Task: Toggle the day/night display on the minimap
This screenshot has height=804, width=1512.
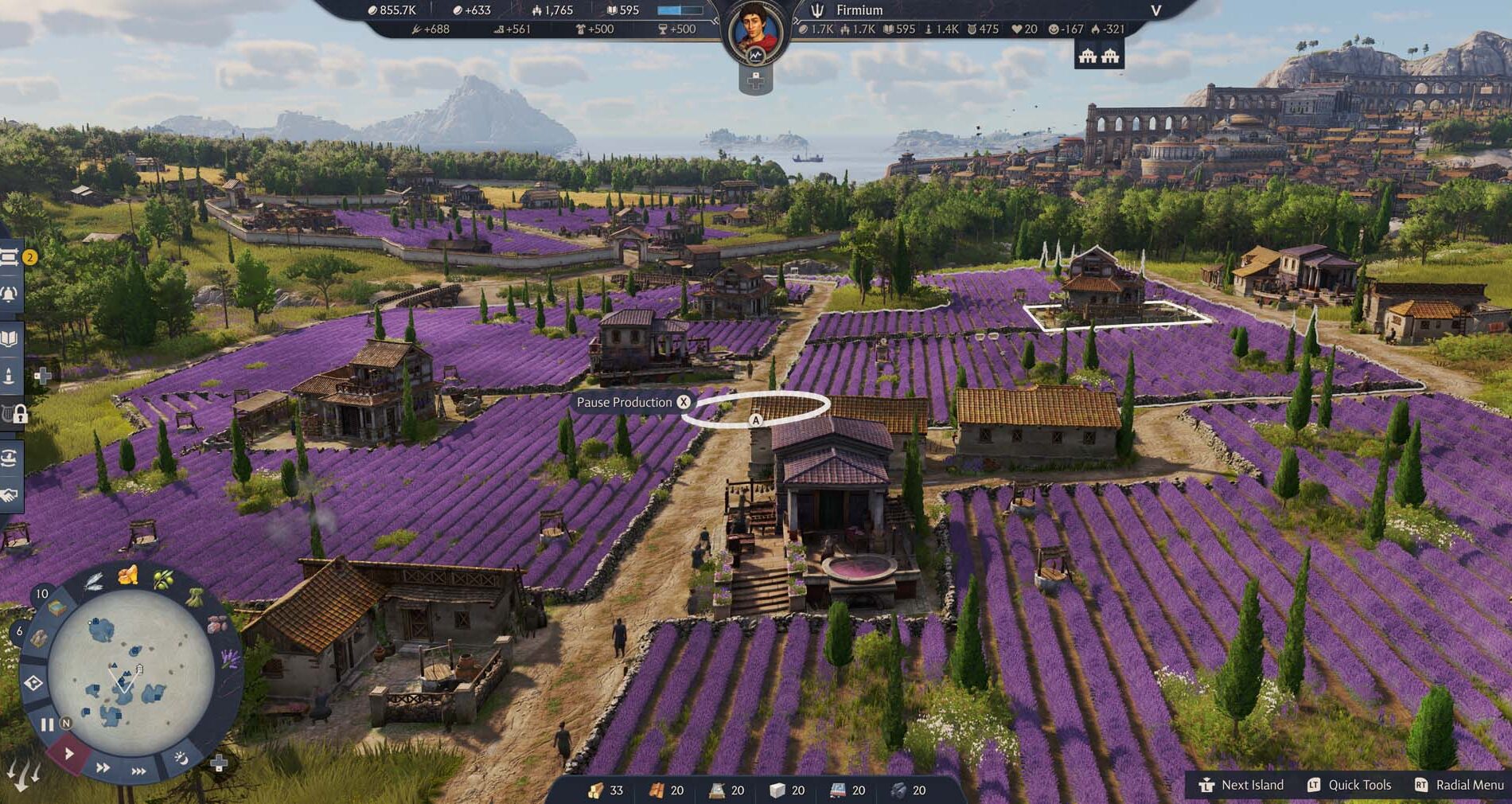Action: tap(180, 759)
